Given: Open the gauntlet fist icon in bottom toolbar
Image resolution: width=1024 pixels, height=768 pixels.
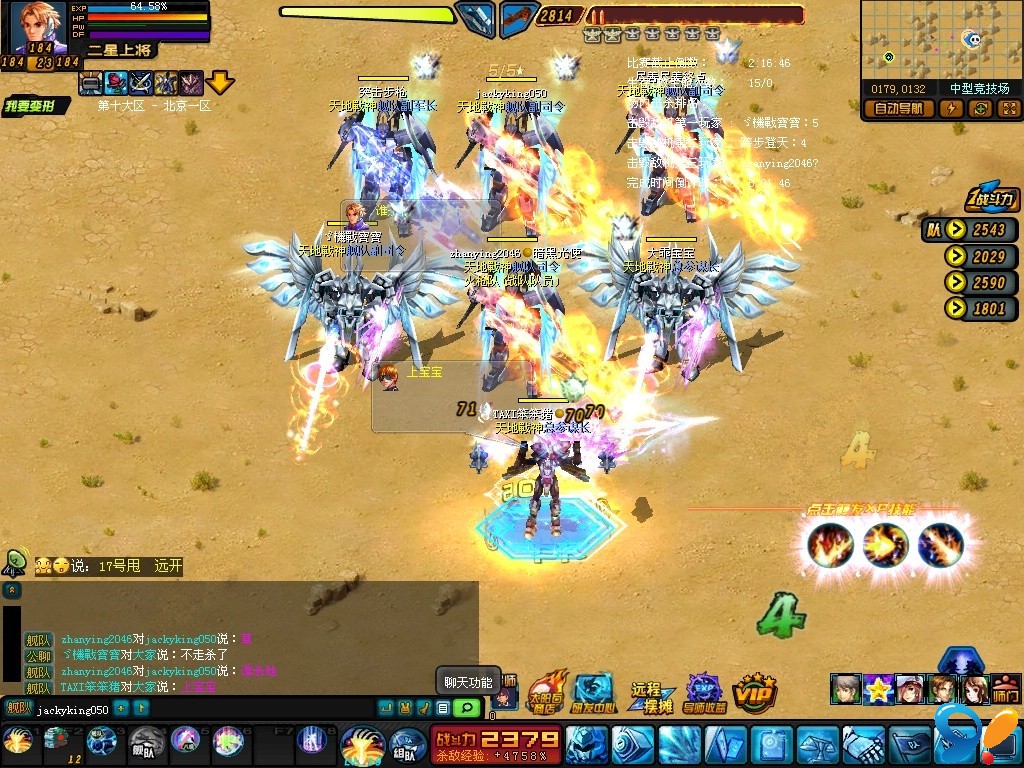Looking at the screenshot, I should pos(862,744).
